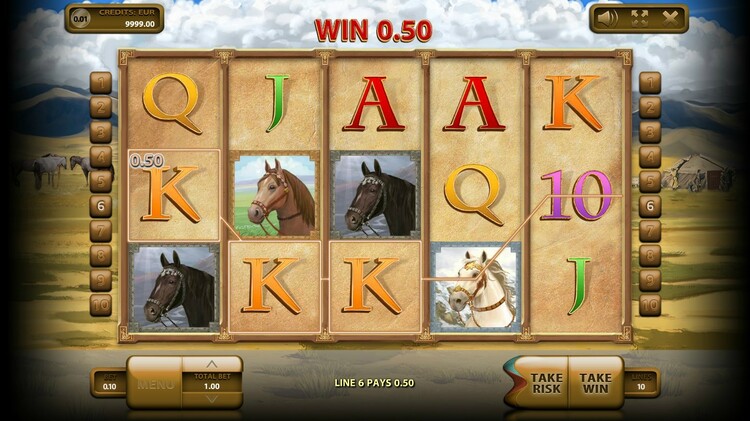750x421 pixels.
Task: Select the 0.01 coin value button
Action: [81, 18]
